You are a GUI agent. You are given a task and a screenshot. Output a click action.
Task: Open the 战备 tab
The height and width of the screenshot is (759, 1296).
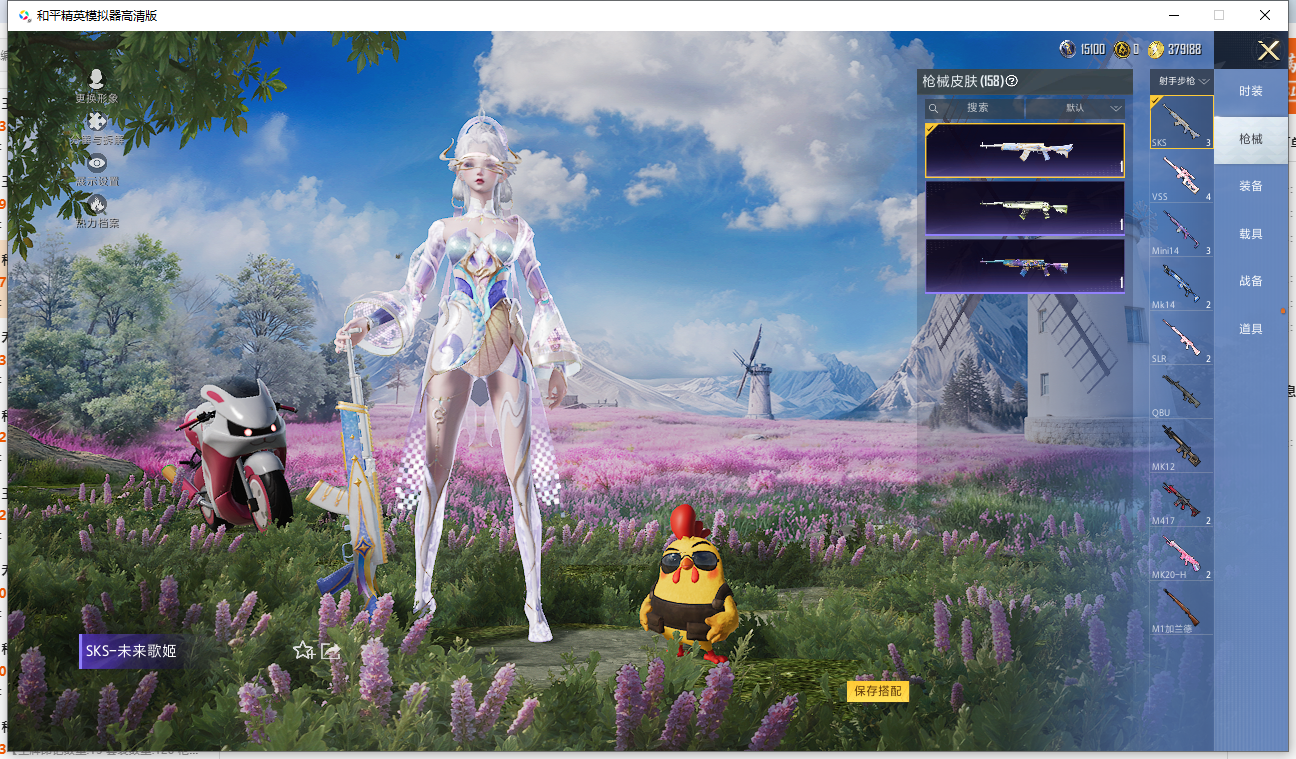tap(1250, 281)
